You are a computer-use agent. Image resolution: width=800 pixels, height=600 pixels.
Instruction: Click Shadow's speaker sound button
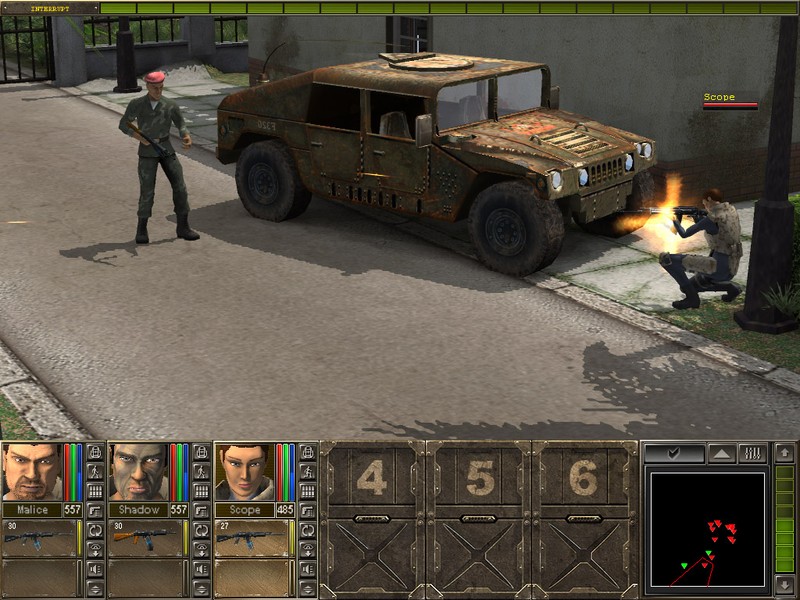click(x=202, y=569)
